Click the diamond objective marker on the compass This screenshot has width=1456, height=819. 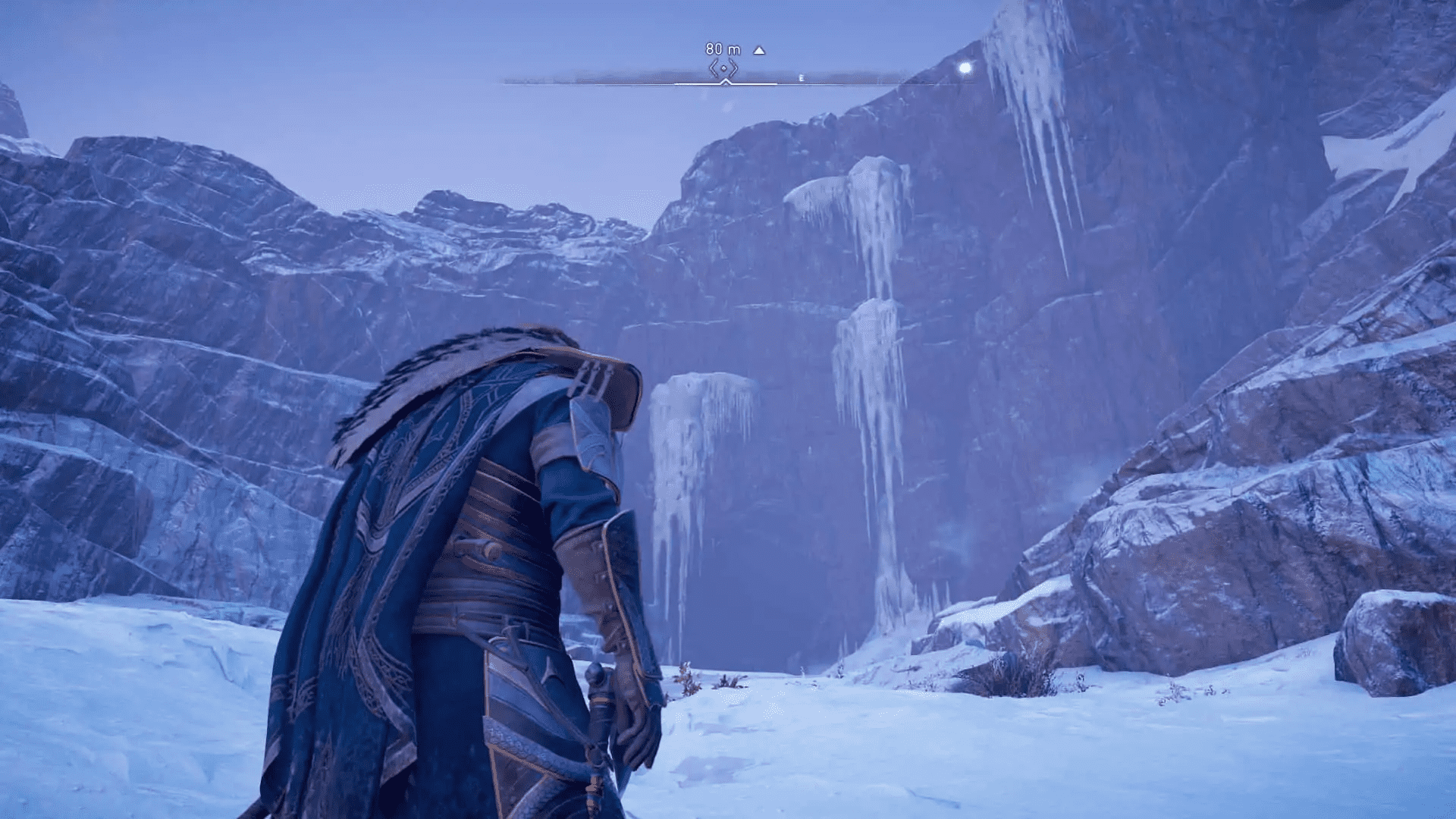725,67
